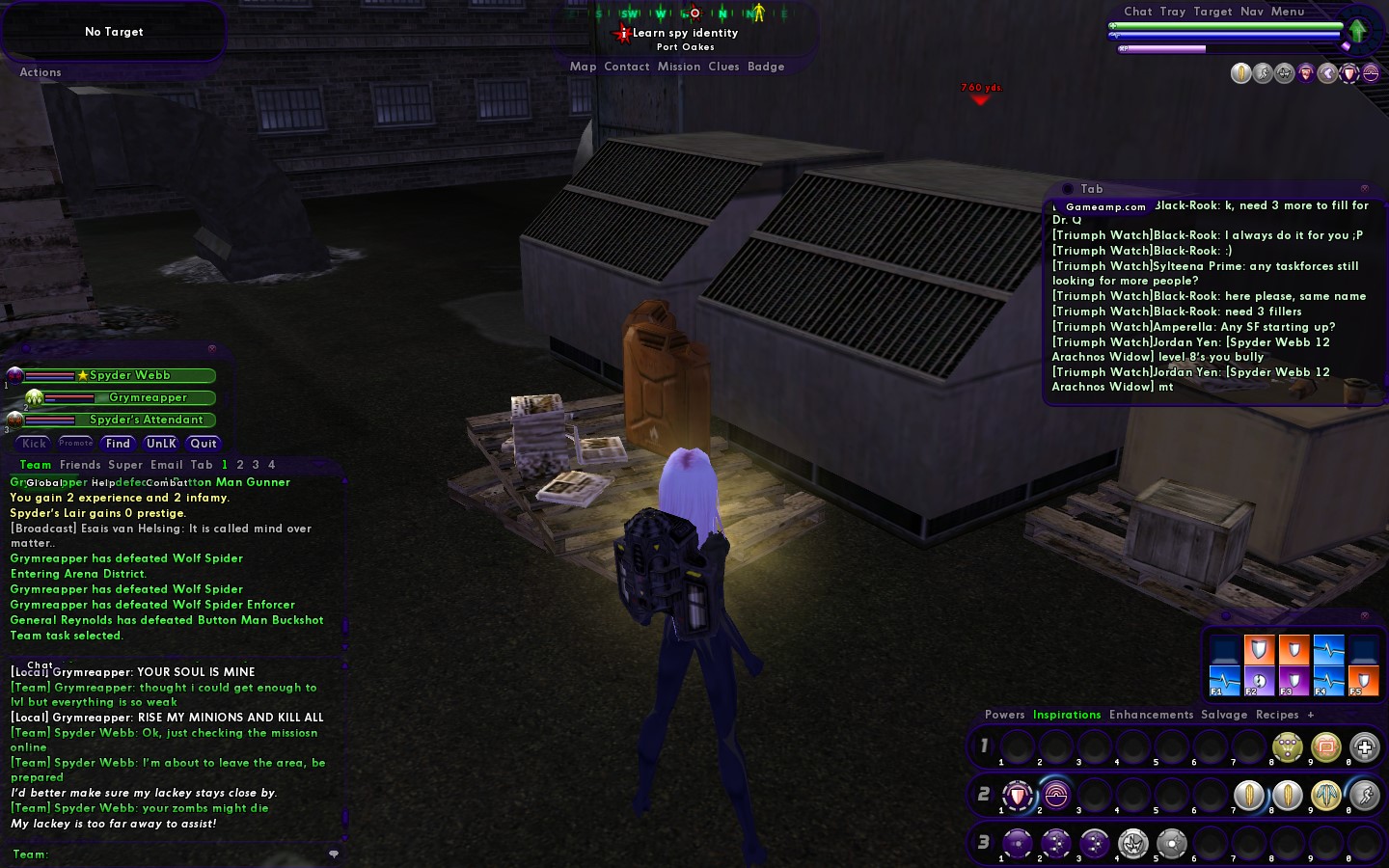
Task: Open the Salvage inventory
Action: click(x=1223, y=715)
